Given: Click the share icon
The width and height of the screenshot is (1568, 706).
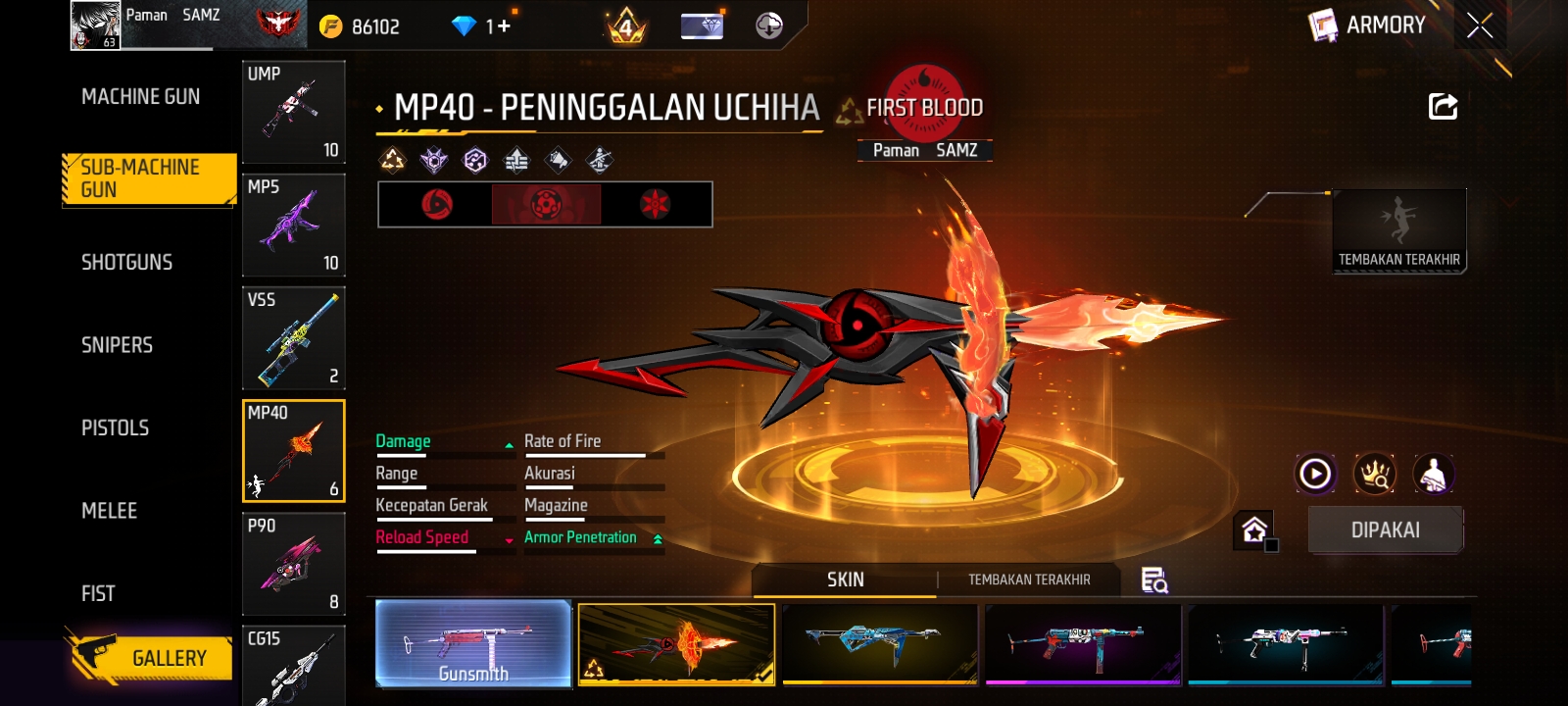Looking at the screenshot, I should click(1443, 106).
